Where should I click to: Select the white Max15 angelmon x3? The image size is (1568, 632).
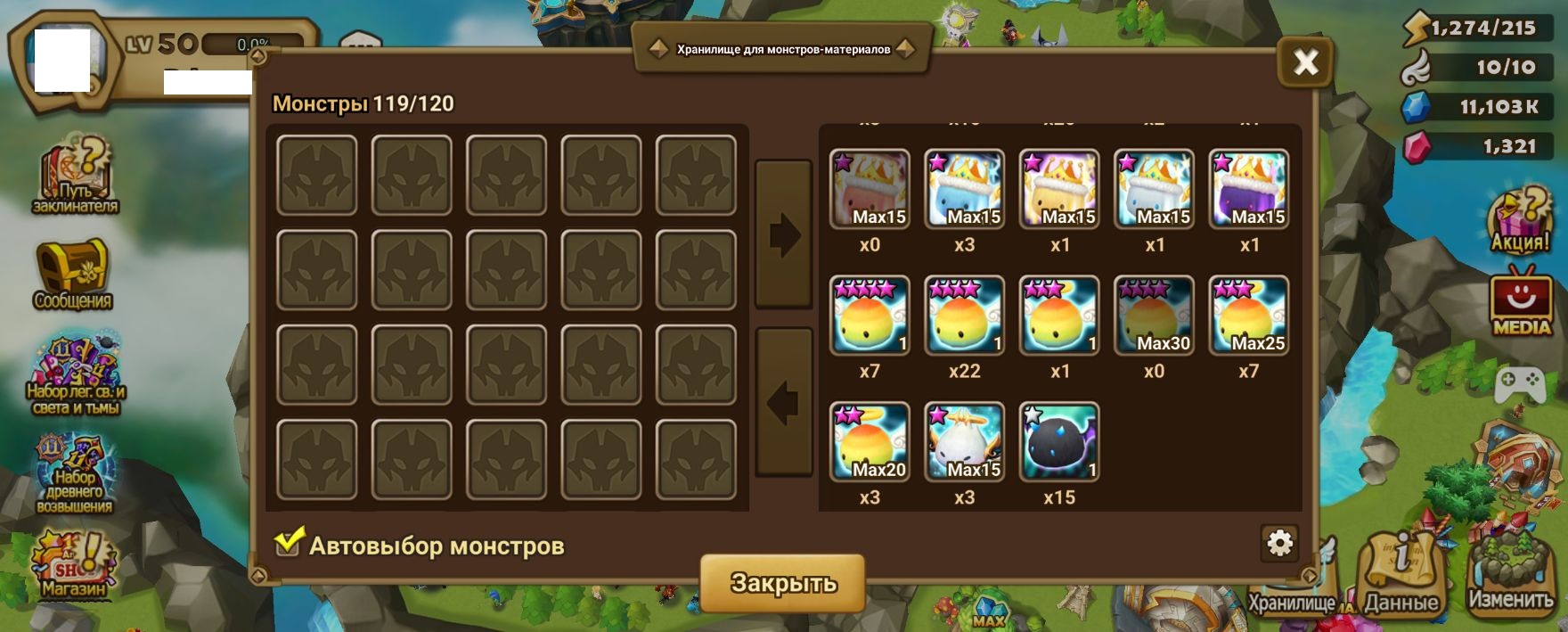(964, 442)
